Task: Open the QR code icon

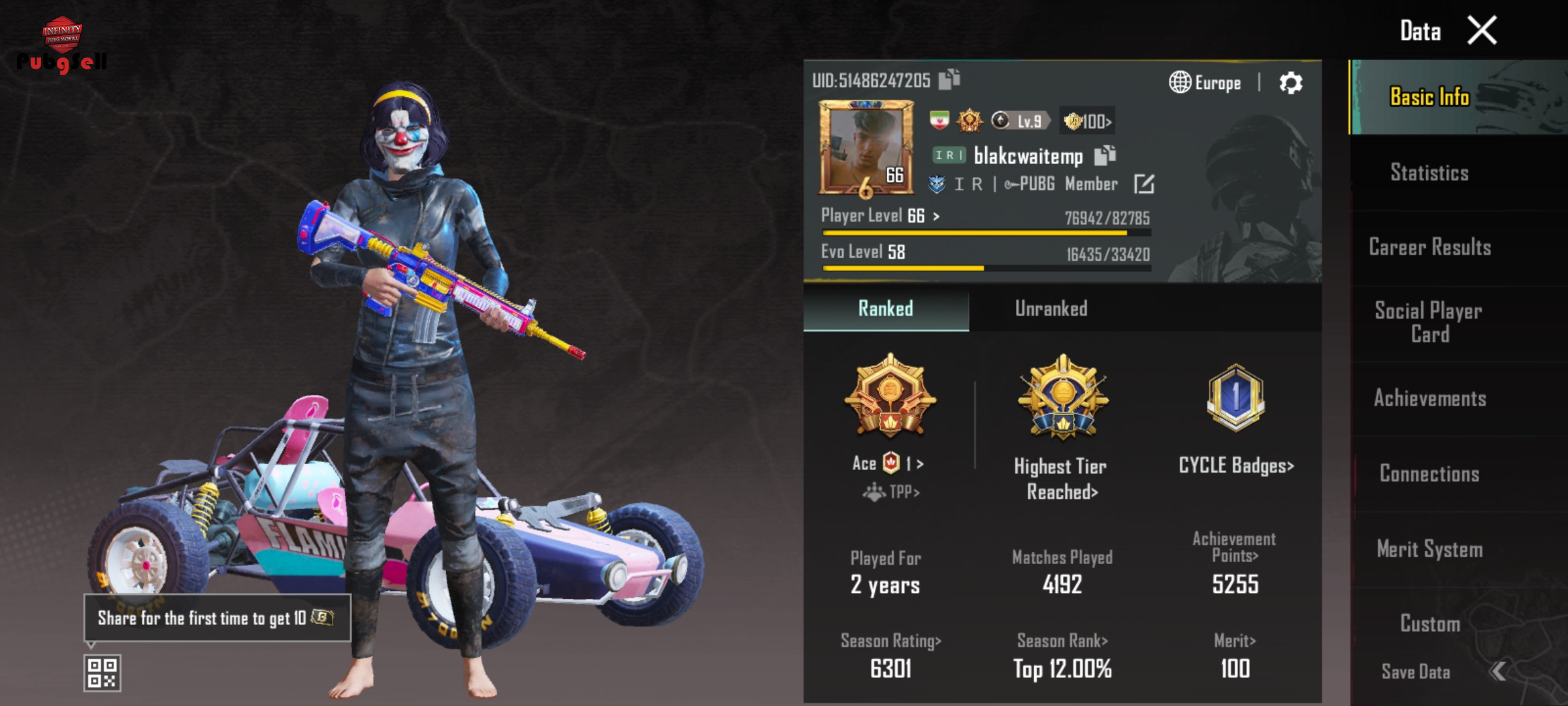Action: tap(103, 673)
